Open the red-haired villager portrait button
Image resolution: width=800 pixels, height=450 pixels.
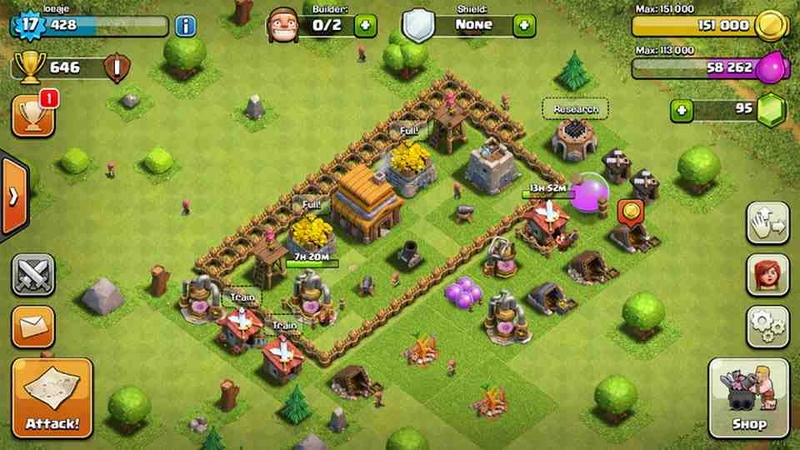coord(768,275)
